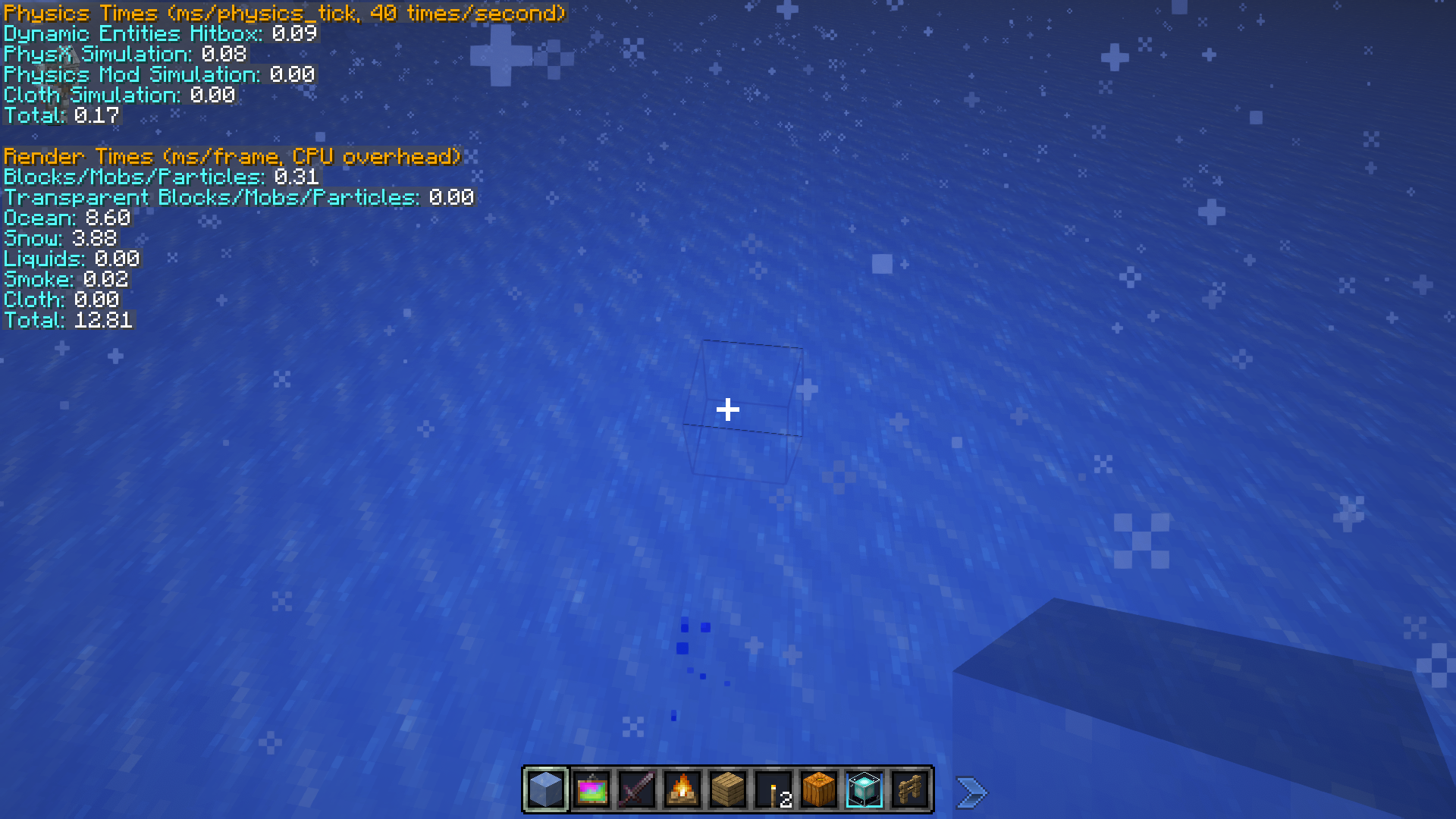Click the Render Times header text
The height and width of the screenshot is (819, 1456).
[231, 157]
